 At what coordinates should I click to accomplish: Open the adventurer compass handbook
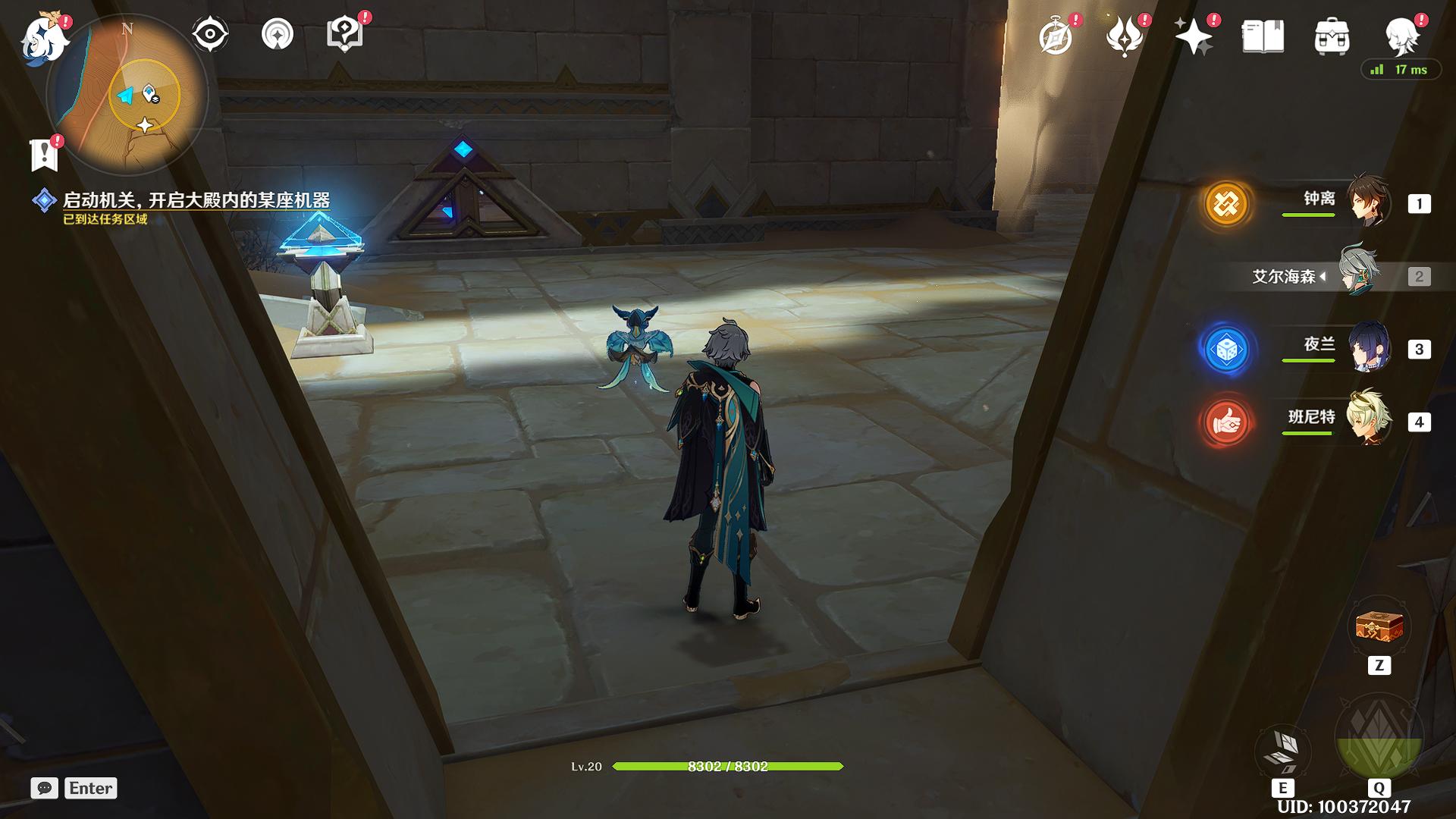pyautogui.click(x=1056, y=36)
